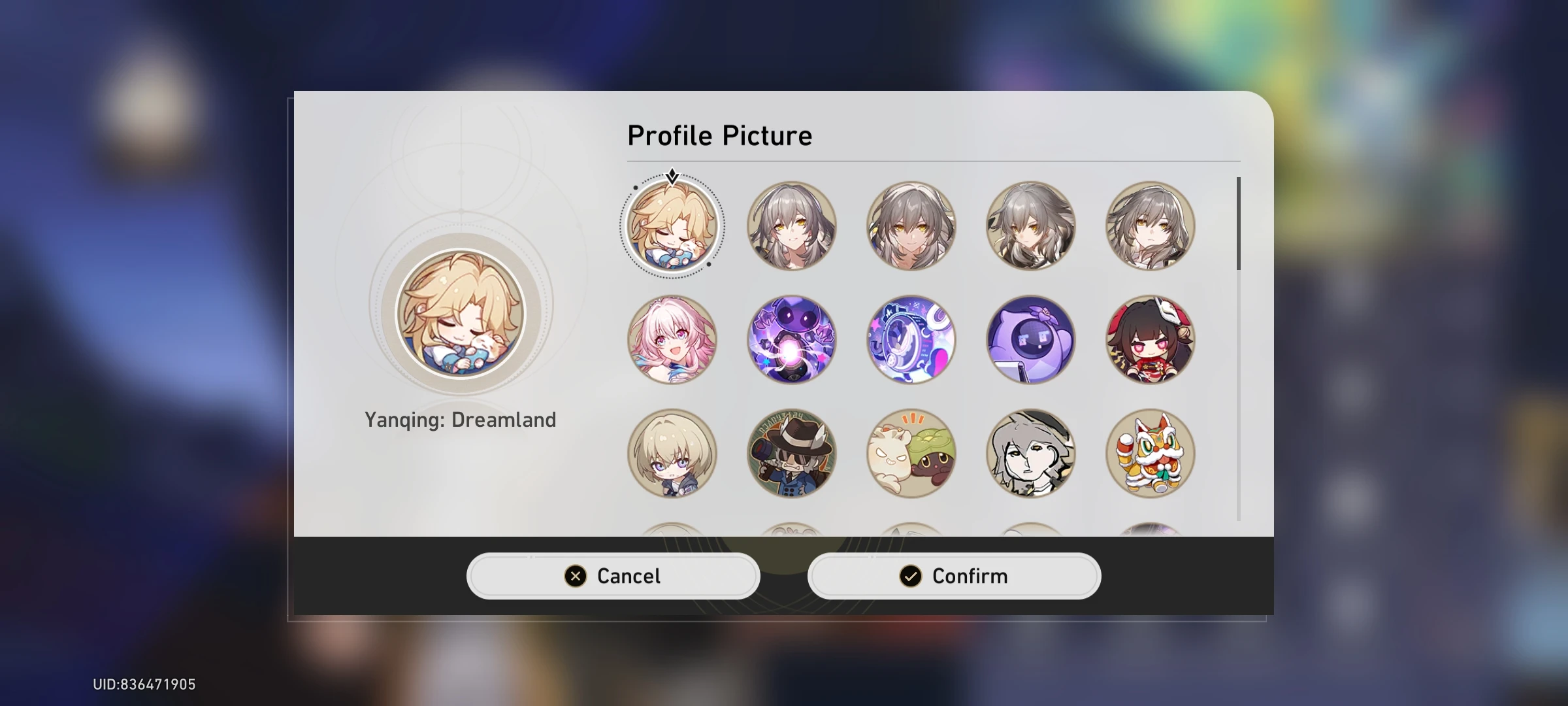This screenshot has height=706, width=1568.
Task: Select the sleeping Yanqing: Dreamland avatar
Action: point(672,226)
